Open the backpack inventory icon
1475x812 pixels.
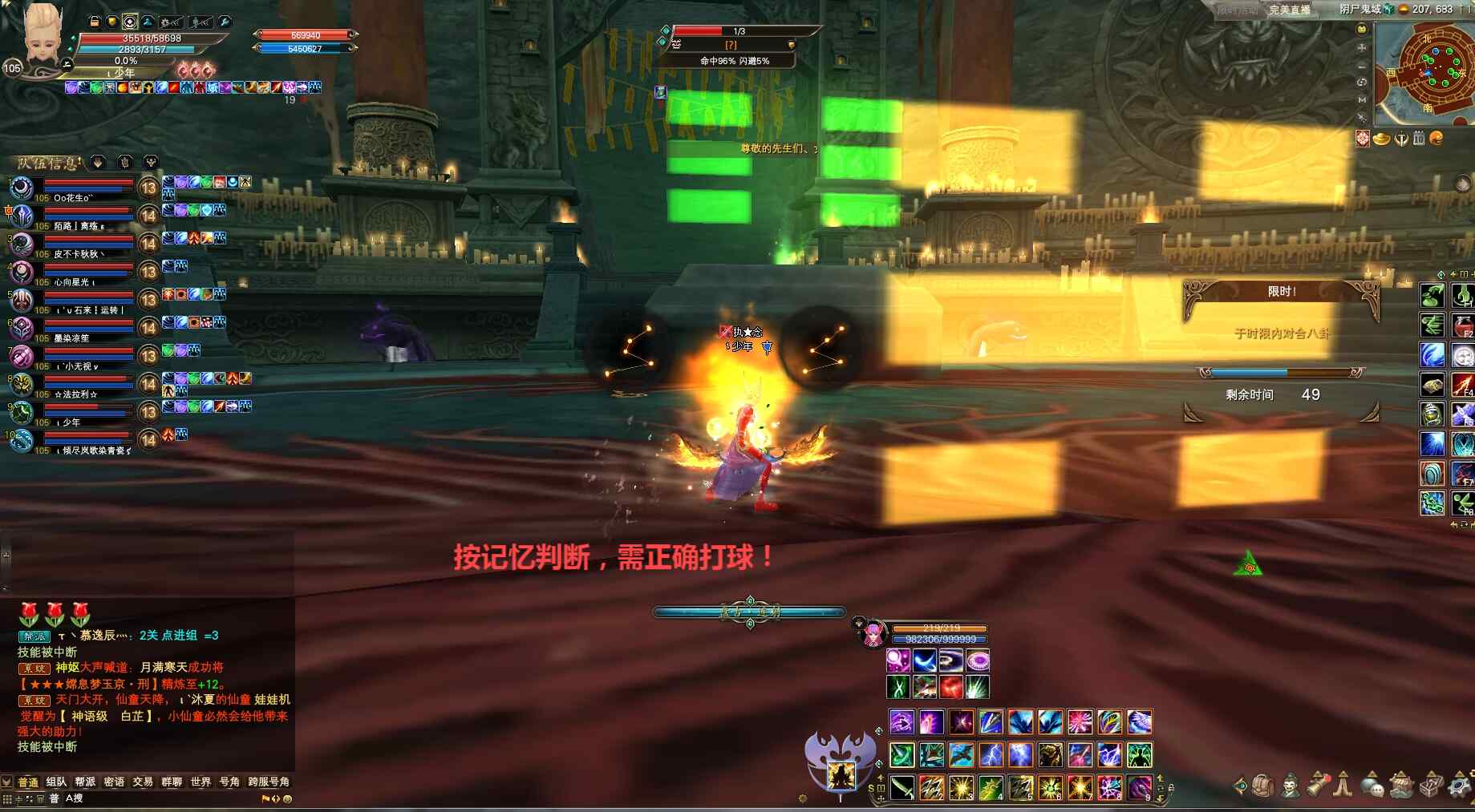(1263, 786)
